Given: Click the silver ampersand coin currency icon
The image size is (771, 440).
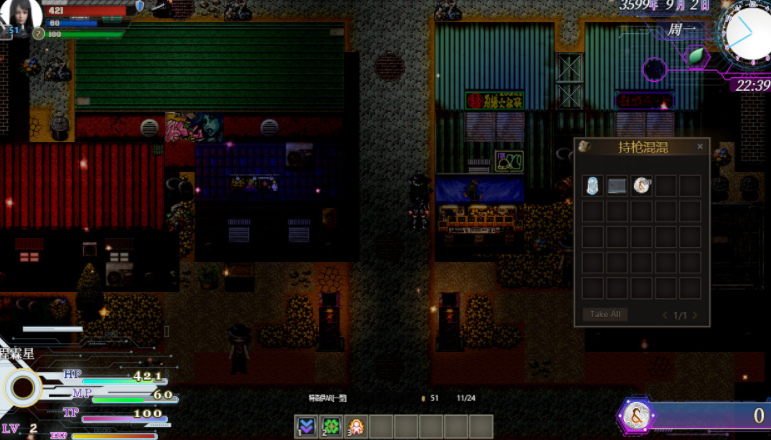Looking at the screenshot, I should [634, 415].
